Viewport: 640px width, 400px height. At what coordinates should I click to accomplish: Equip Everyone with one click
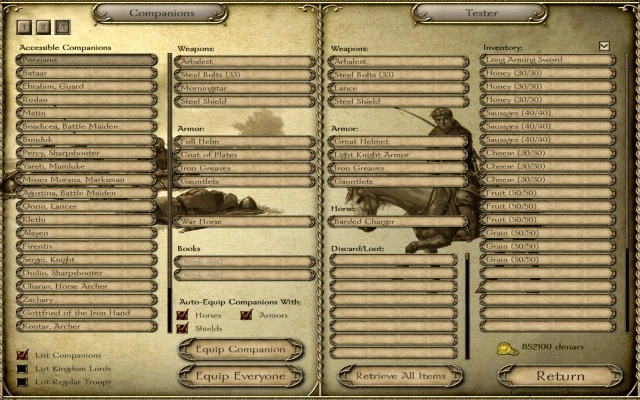click(x=240, y=376)
